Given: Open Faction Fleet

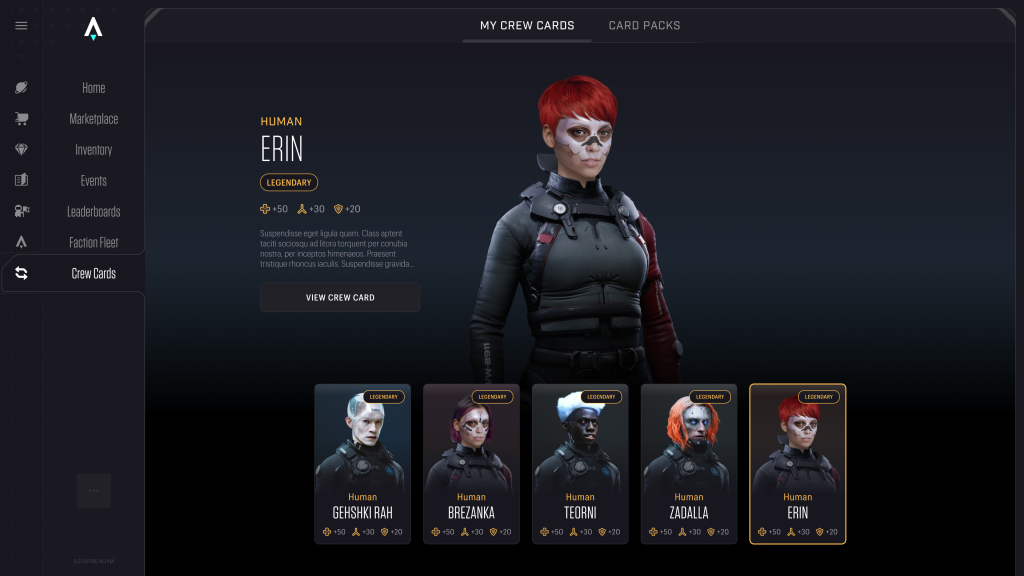Looking at the screenshot, I should click(x=93, y=243).
